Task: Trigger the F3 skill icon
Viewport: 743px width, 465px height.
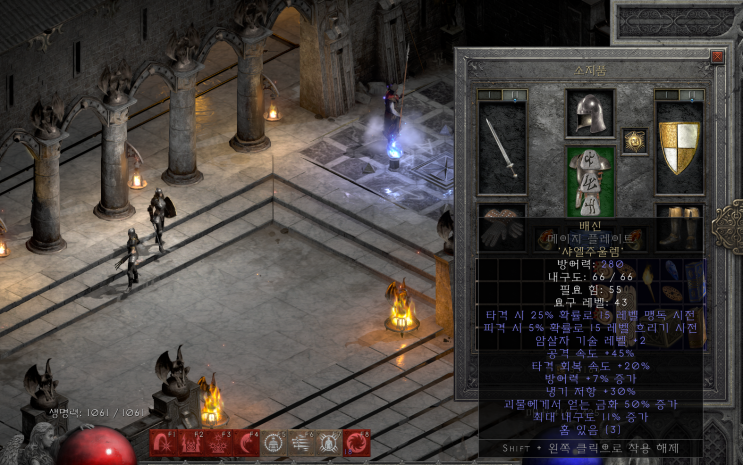Action: pyautogui.click(x=218, y=444)
